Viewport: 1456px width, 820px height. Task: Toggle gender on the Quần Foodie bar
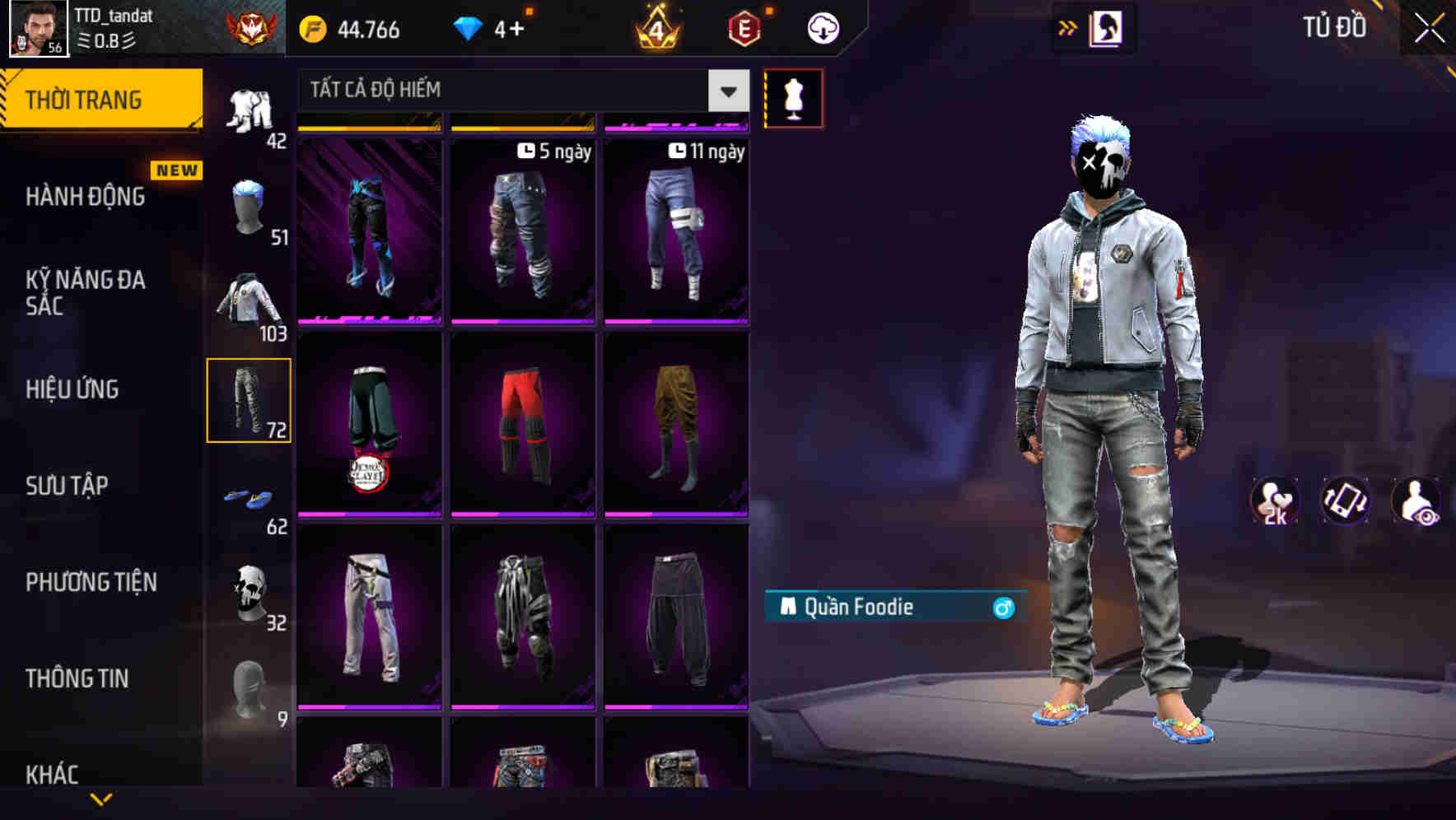tap(1003, 607)
